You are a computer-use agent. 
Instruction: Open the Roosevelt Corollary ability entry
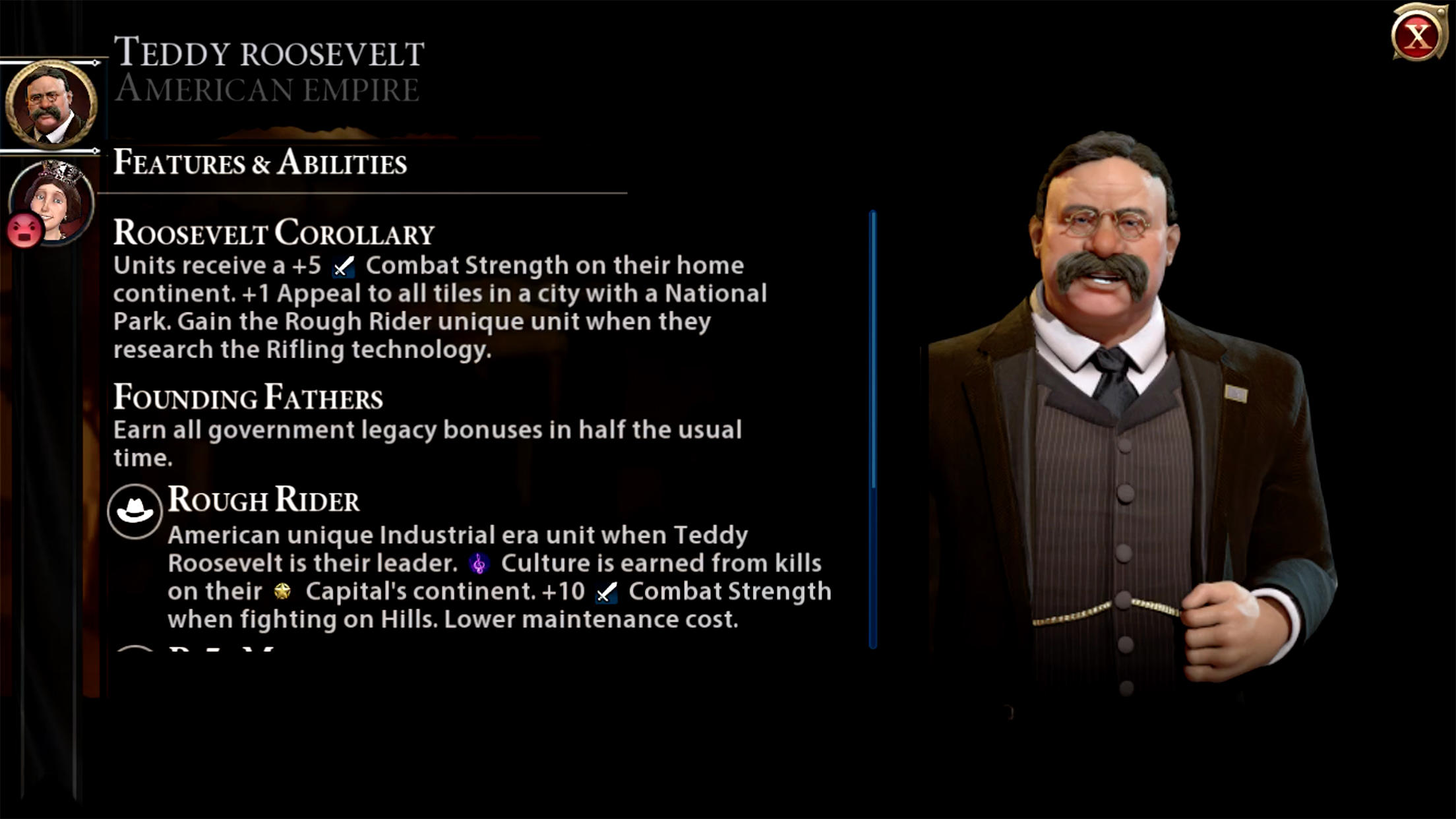click(x=274, y=231)
